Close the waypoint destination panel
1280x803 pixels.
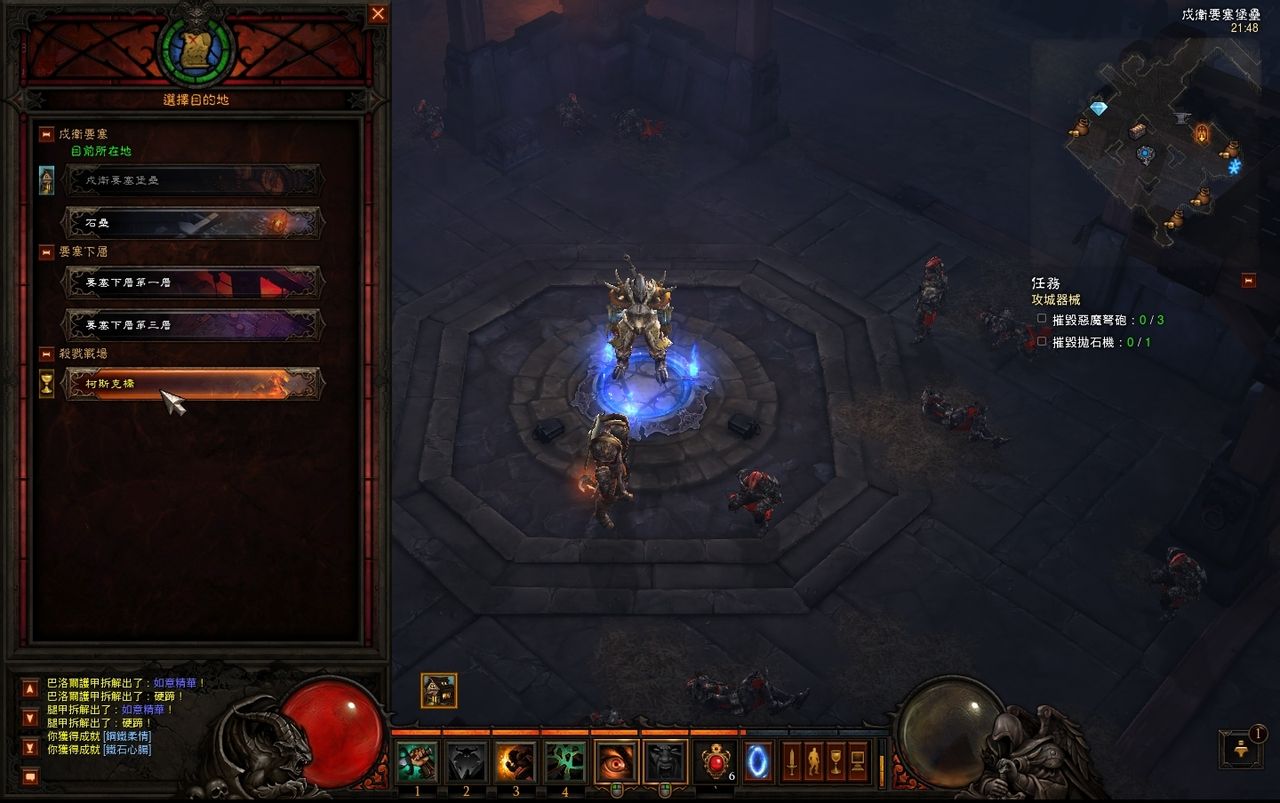pos(378,14)
